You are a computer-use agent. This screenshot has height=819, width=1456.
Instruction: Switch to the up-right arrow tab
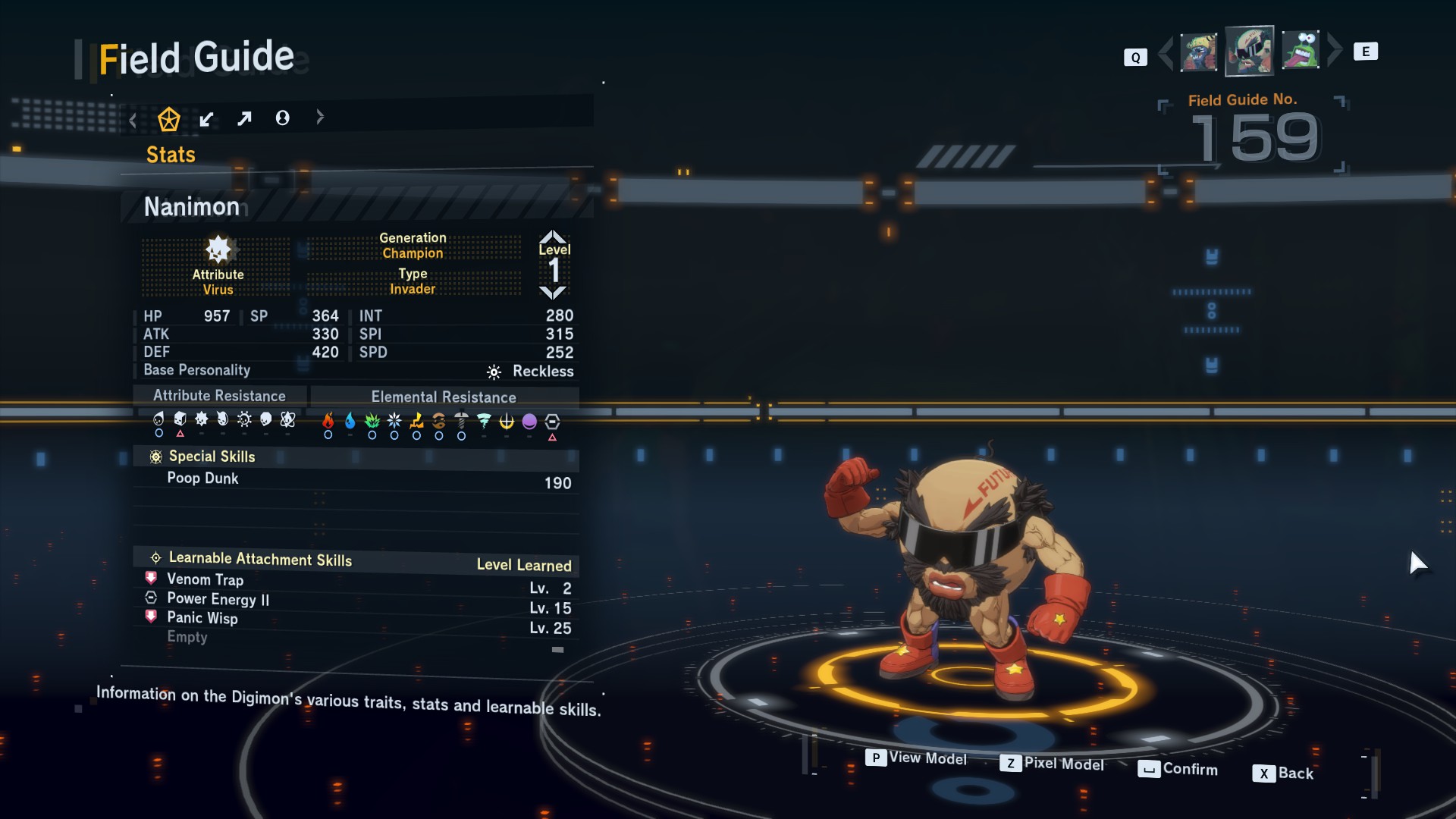tap(244, 119)
